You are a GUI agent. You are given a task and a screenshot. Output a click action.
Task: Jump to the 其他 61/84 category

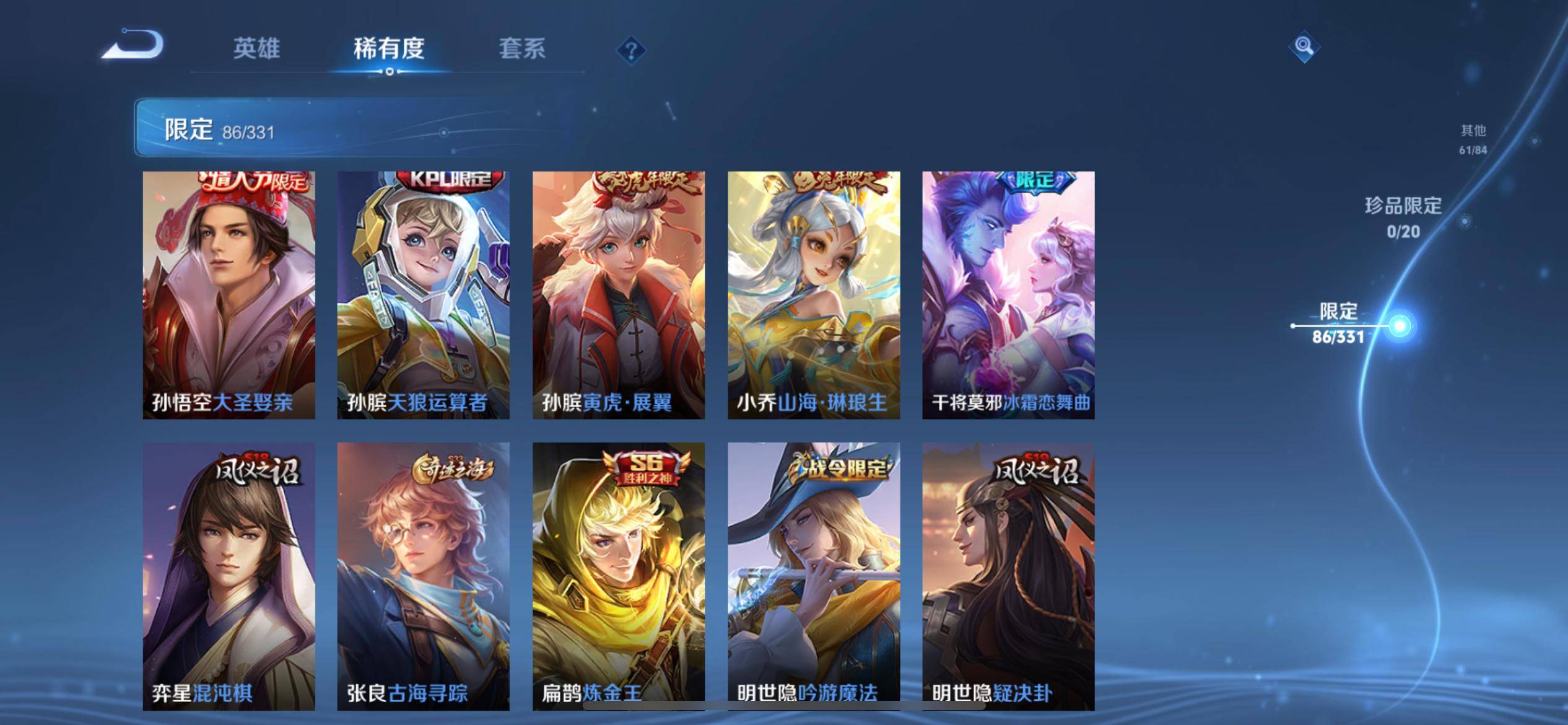click(x=1473, y=139)
